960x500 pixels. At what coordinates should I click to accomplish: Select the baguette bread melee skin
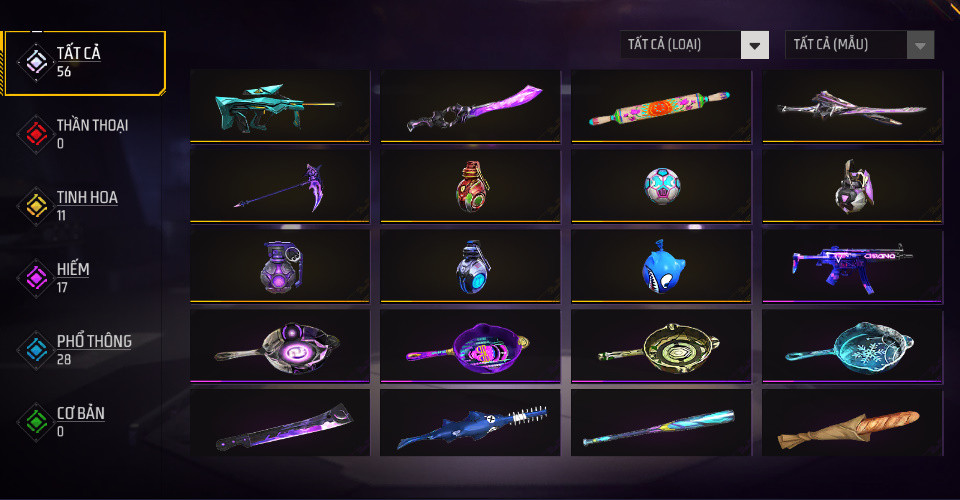click(852, 425)
